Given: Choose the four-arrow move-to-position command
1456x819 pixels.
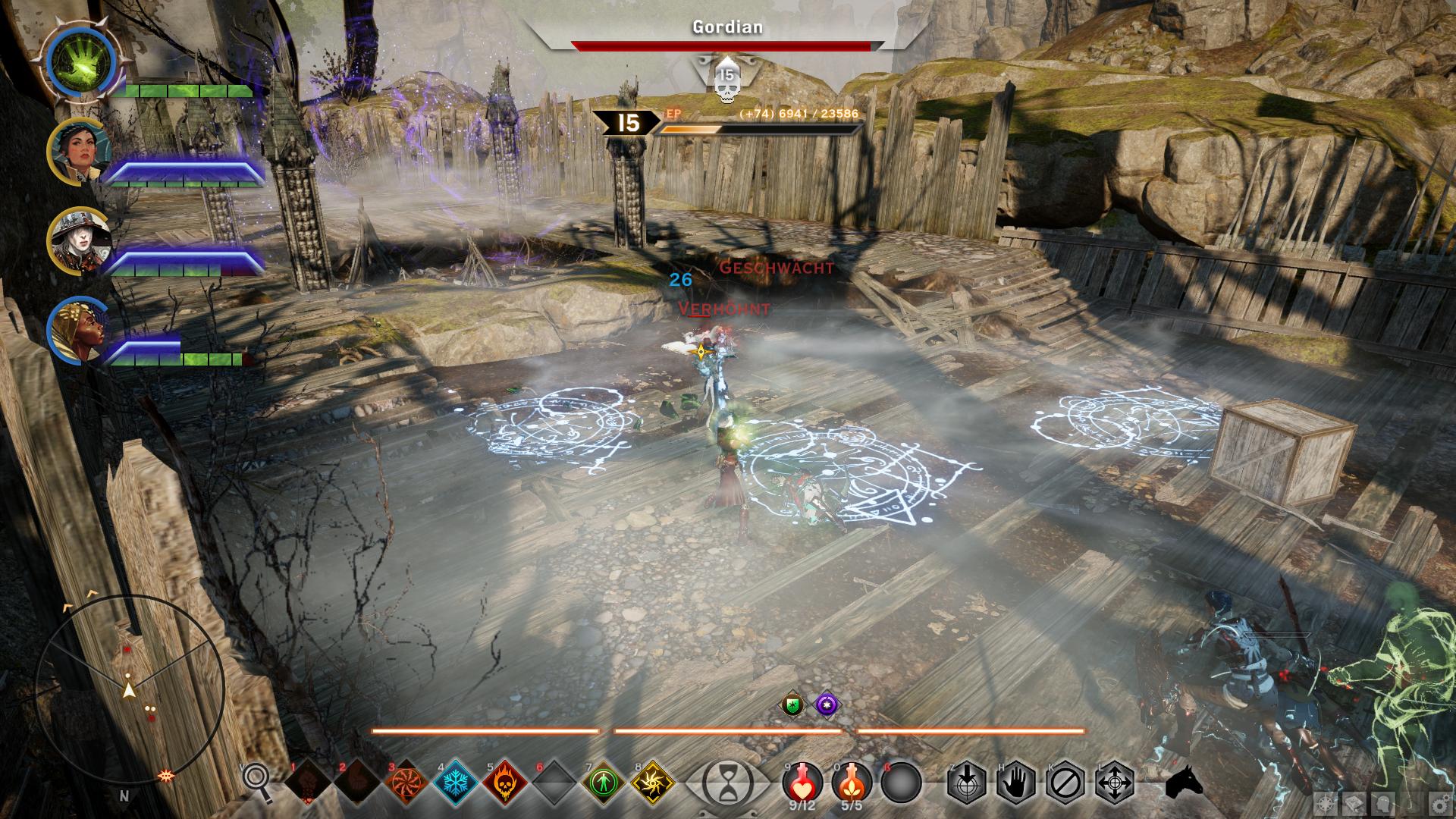Looking at the screenshot, I should pyautogui.click(x=1116, y=782).
